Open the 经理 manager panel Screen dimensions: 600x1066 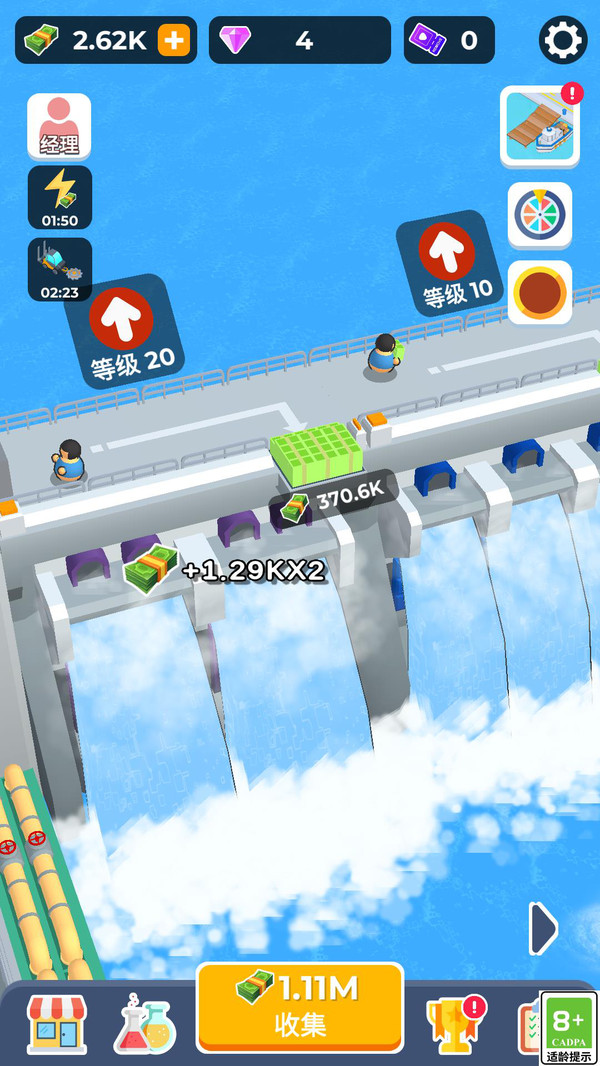pyautogui.click(x=59, y=126)
